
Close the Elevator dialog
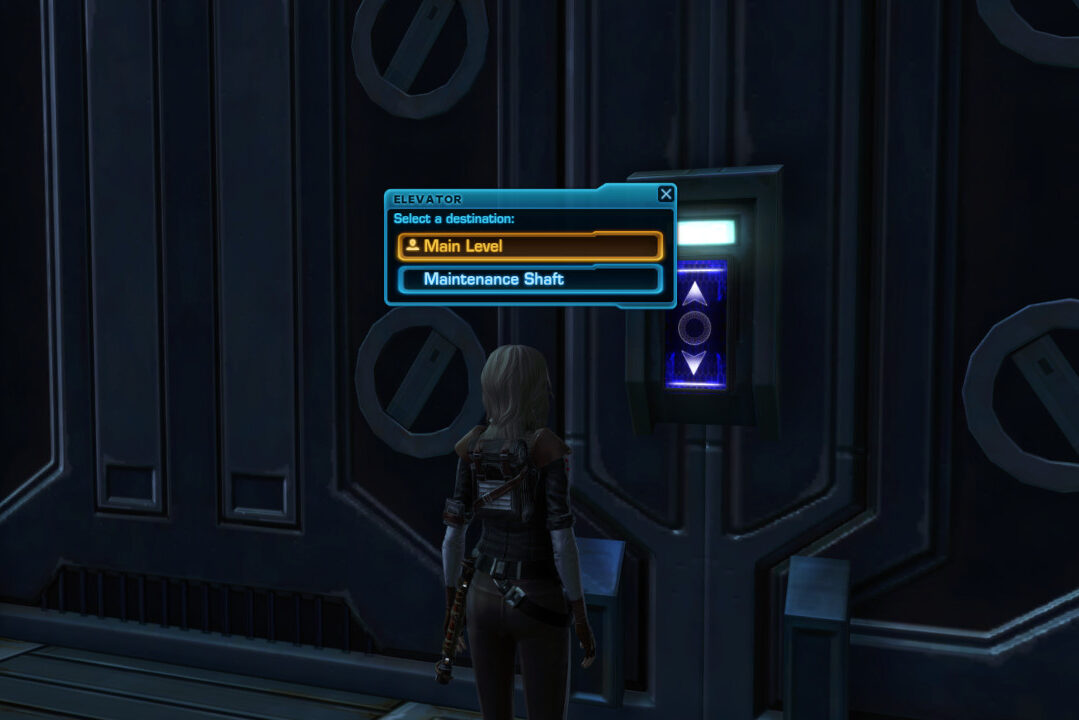tap(666, 195)
